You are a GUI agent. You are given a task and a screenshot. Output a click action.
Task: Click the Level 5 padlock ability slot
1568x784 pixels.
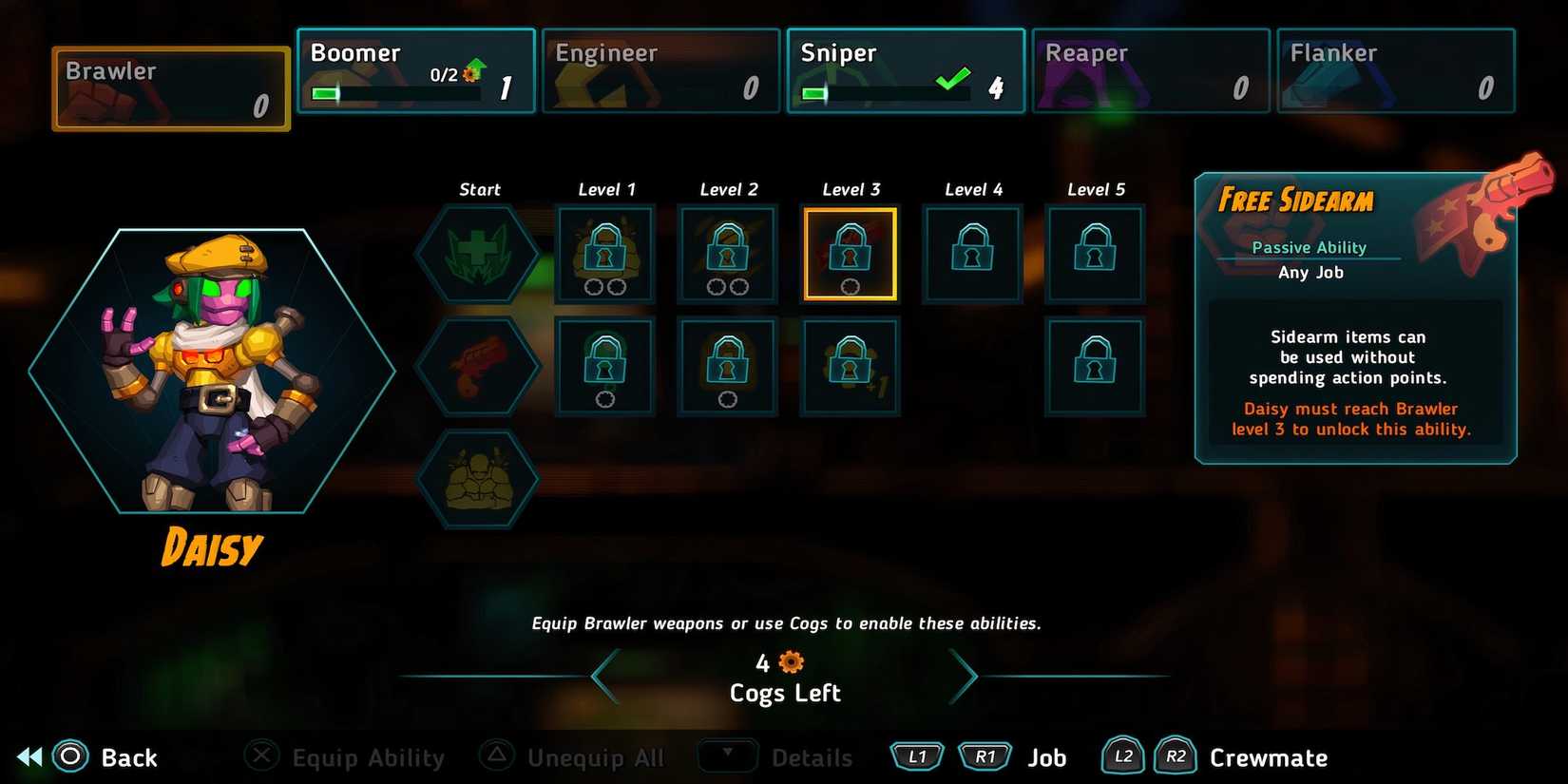1094,252
